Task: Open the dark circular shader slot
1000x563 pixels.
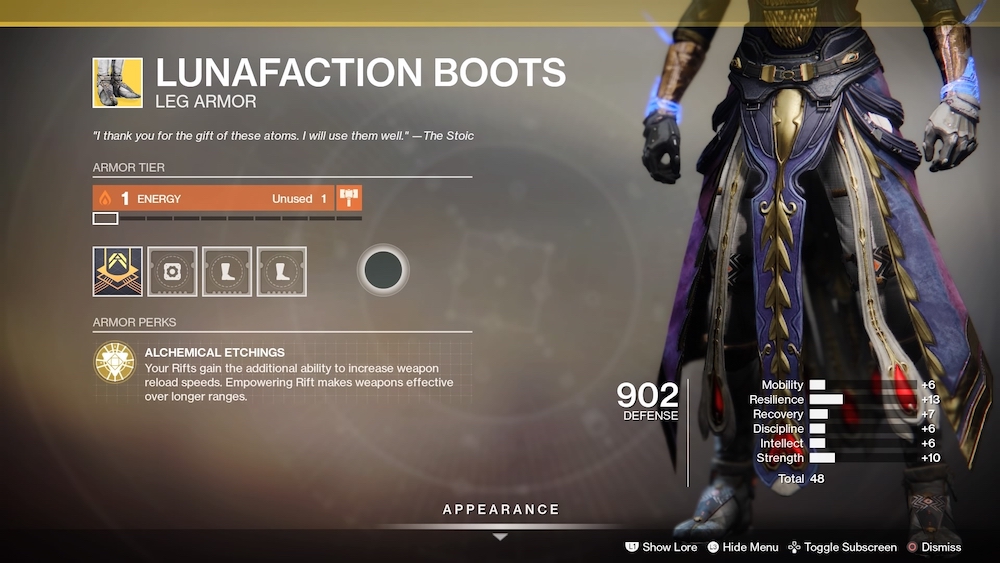Action: point(383,270)
